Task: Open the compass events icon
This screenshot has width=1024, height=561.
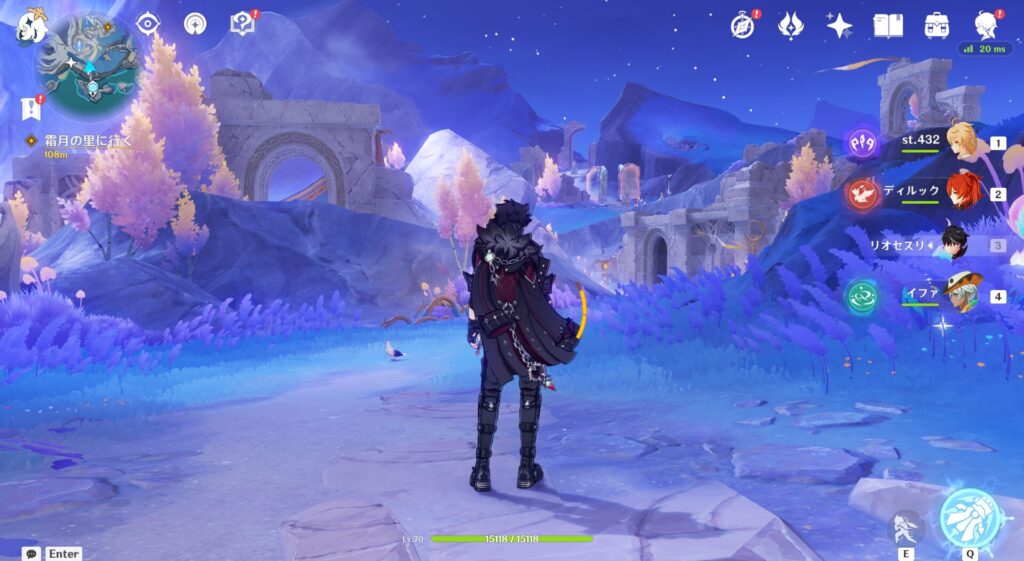Action: [x=743, y=25]
